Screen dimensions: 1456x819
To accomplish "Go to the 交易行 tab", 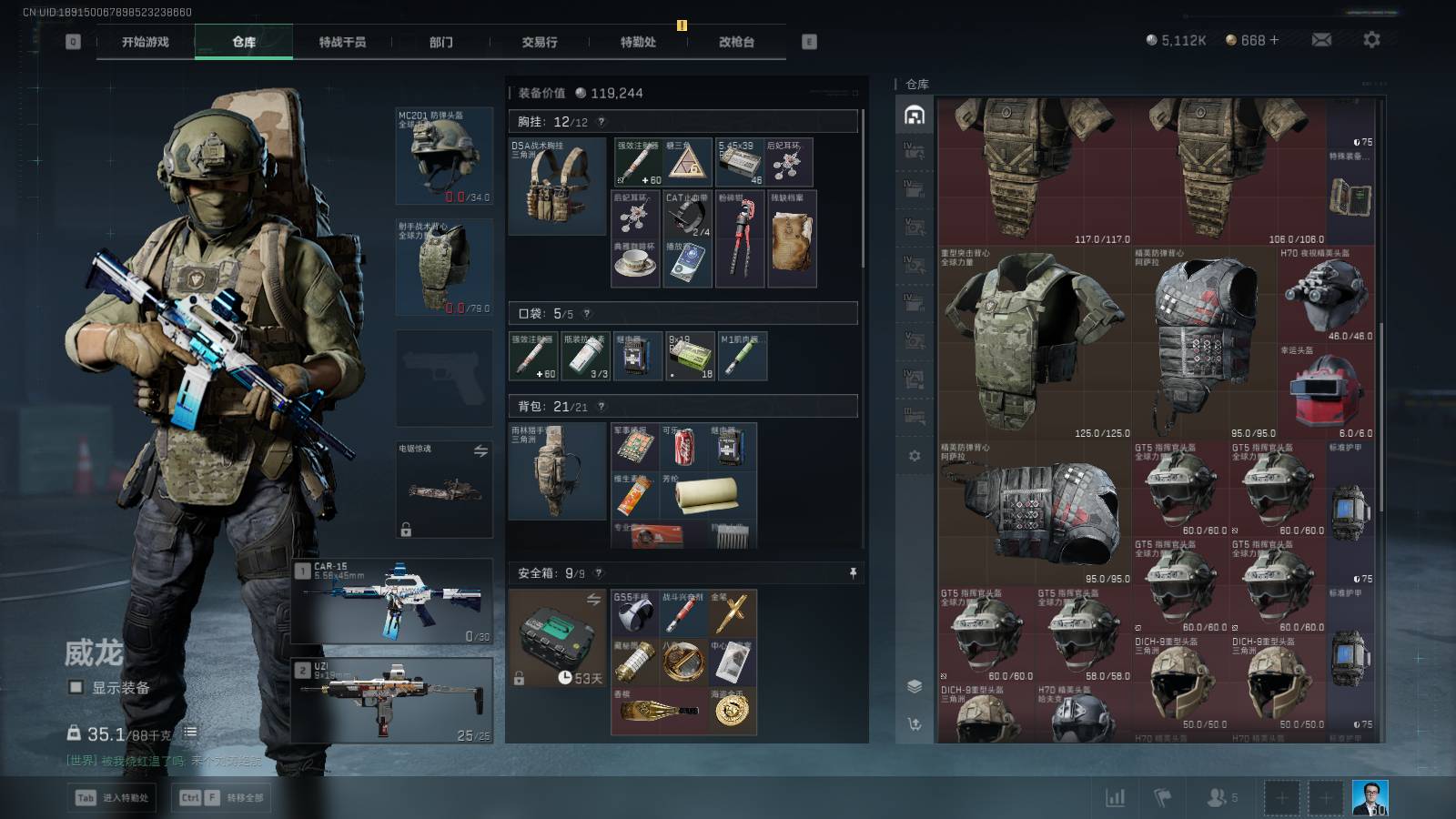I will (x=540, y=42).
